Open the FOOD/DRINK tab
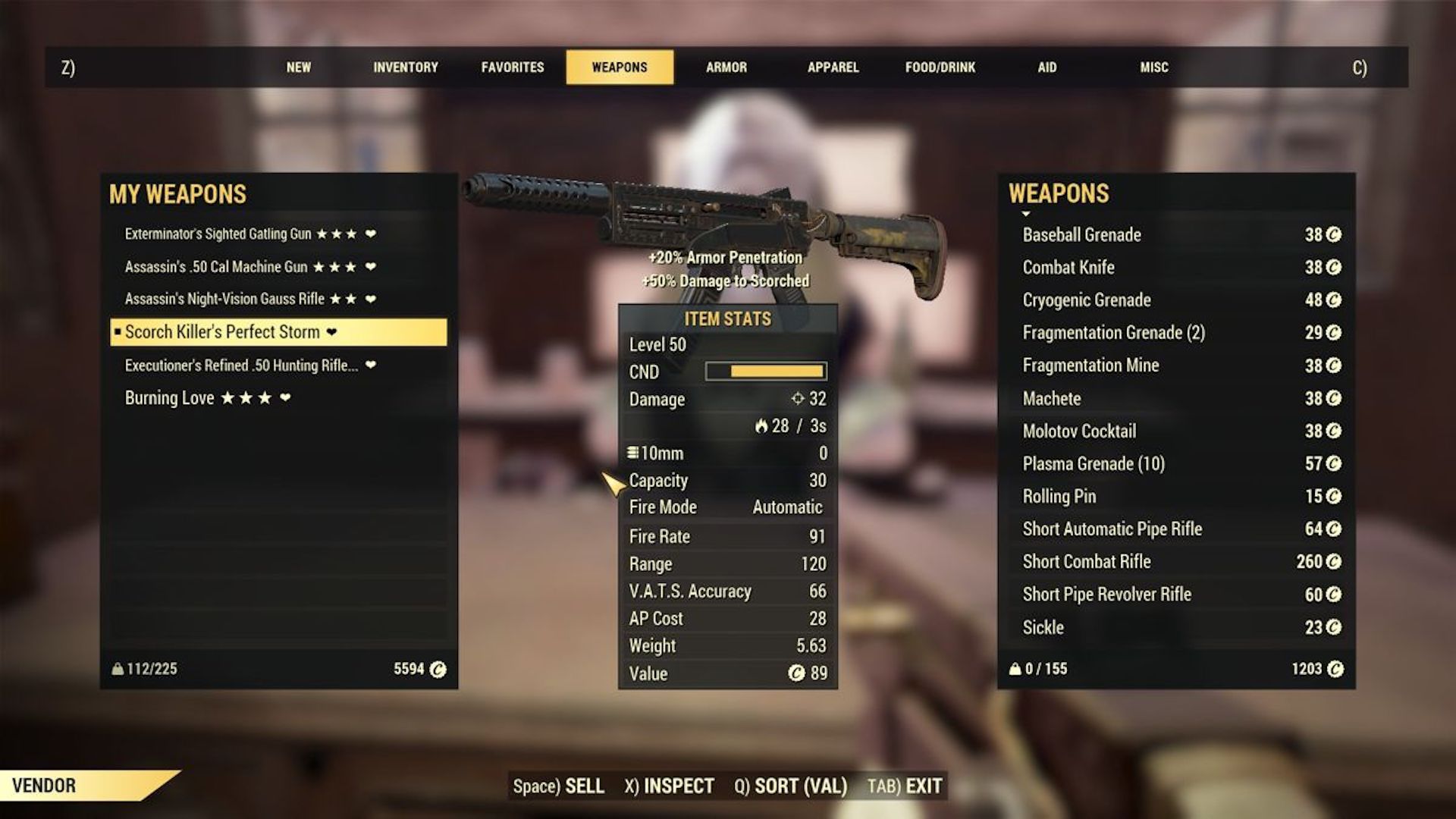The image size is (1456, 819). 939,67
